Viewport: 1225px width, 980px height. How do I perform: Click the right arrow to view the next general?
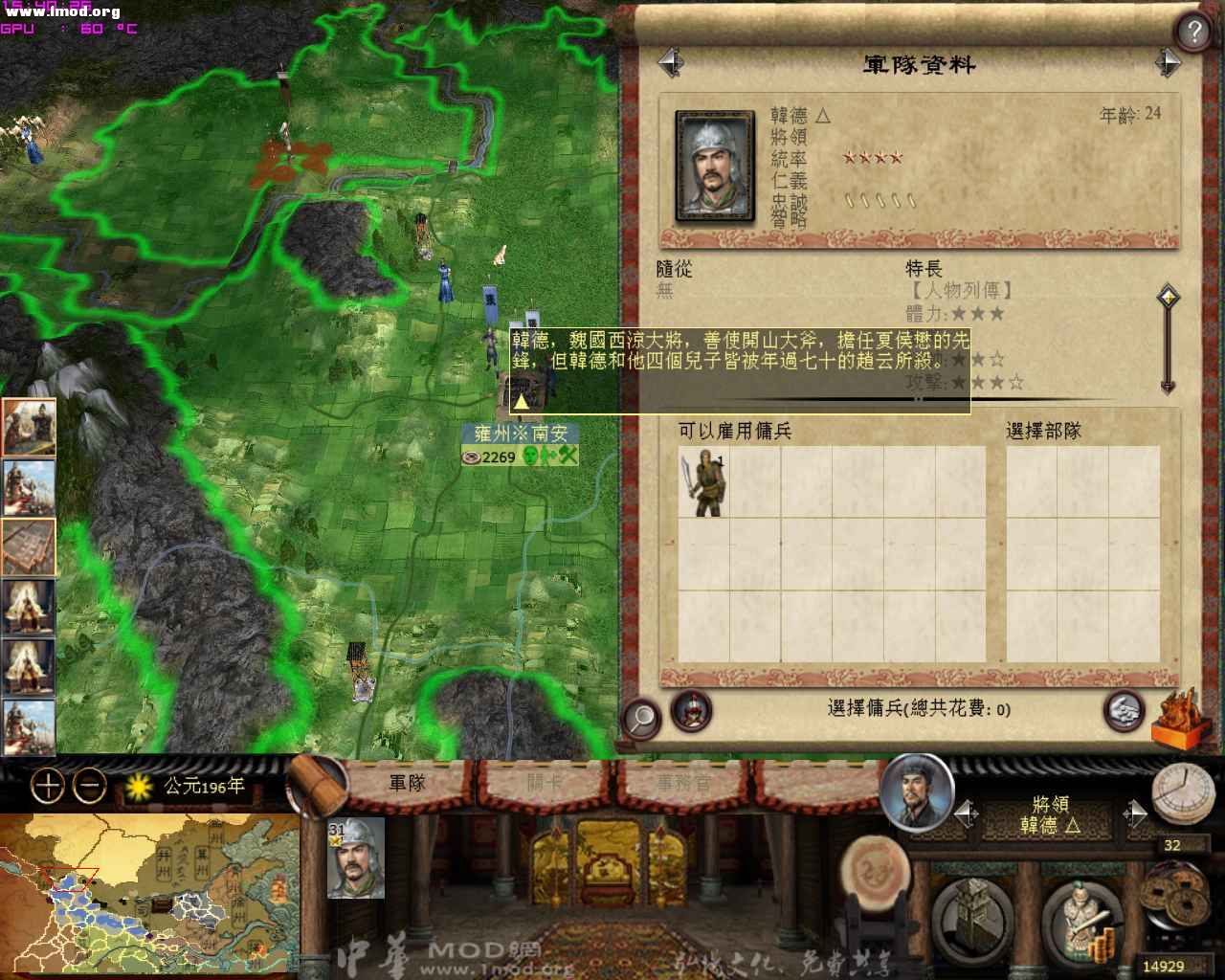click(x=1169, y=61)
